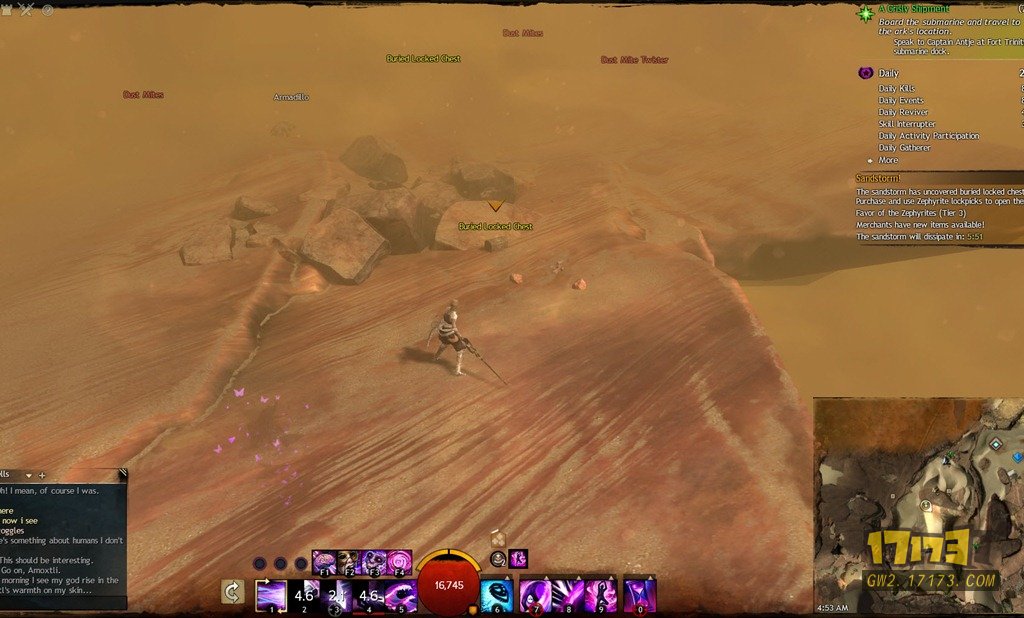Cast the hourglass elite skill
The image size is (1024, 618).
[x=640, y=595]
